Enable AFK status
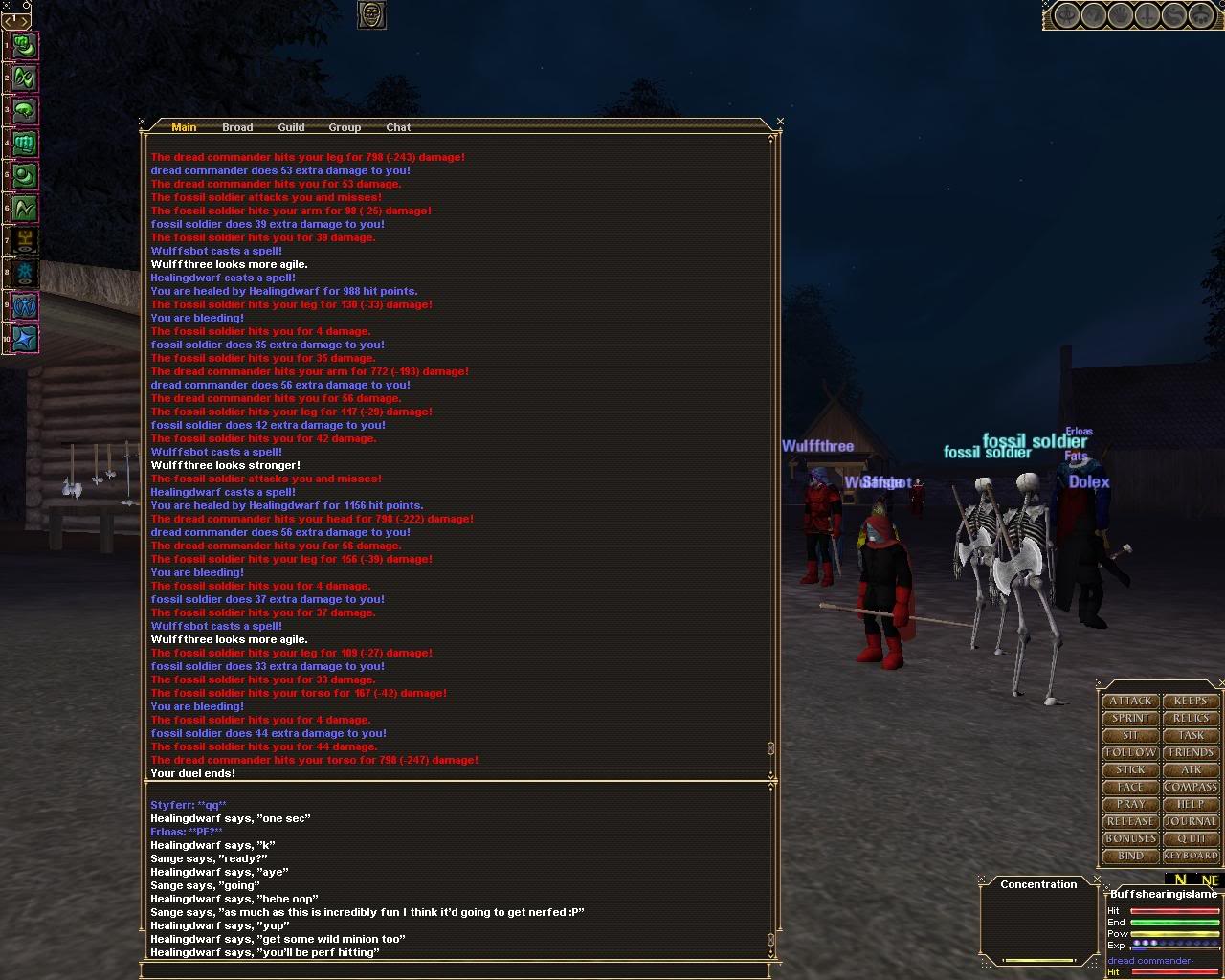This screenshot has height=980, width=1225. (1191, 769)
